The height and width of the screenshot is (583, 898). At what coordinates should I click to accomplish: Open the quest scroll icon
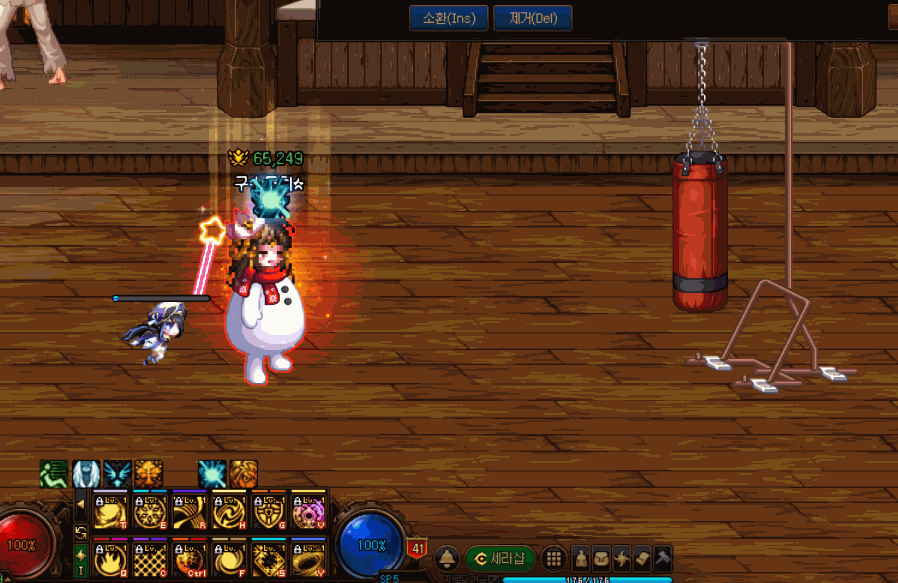642,558
